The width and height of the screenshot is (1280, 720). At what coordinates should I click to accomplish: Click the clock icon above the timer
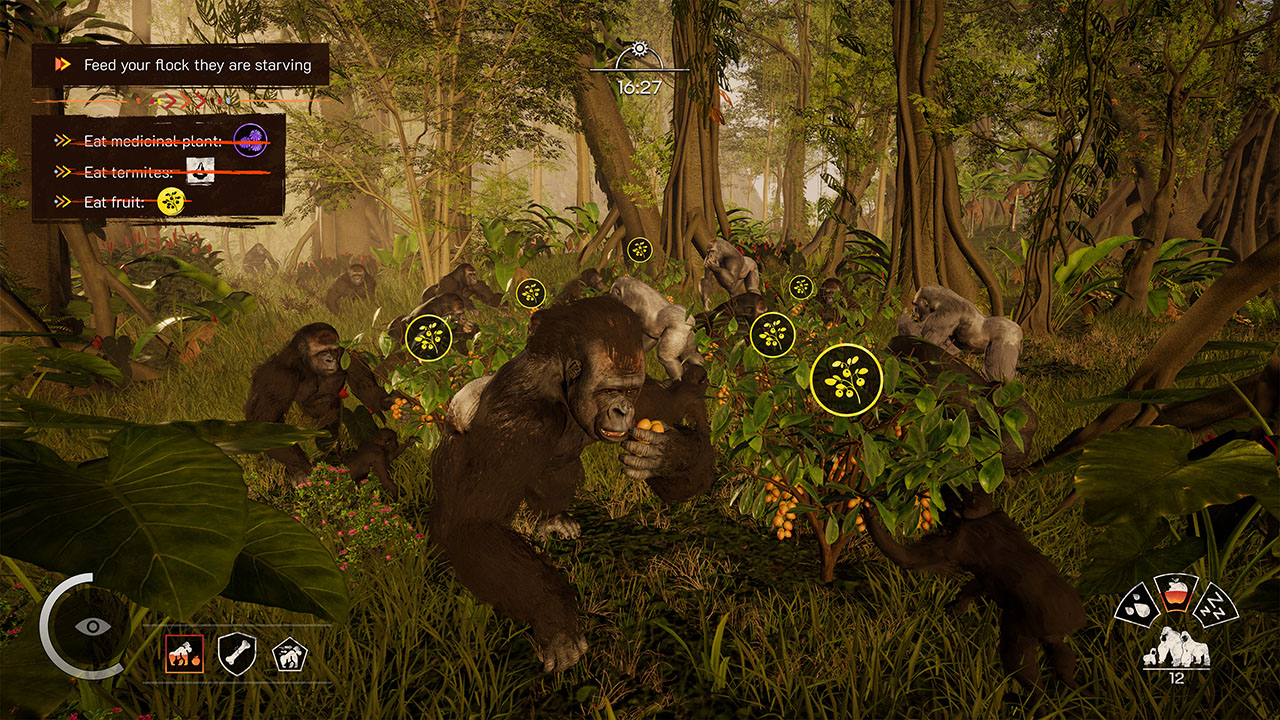(x=638, y=46)
